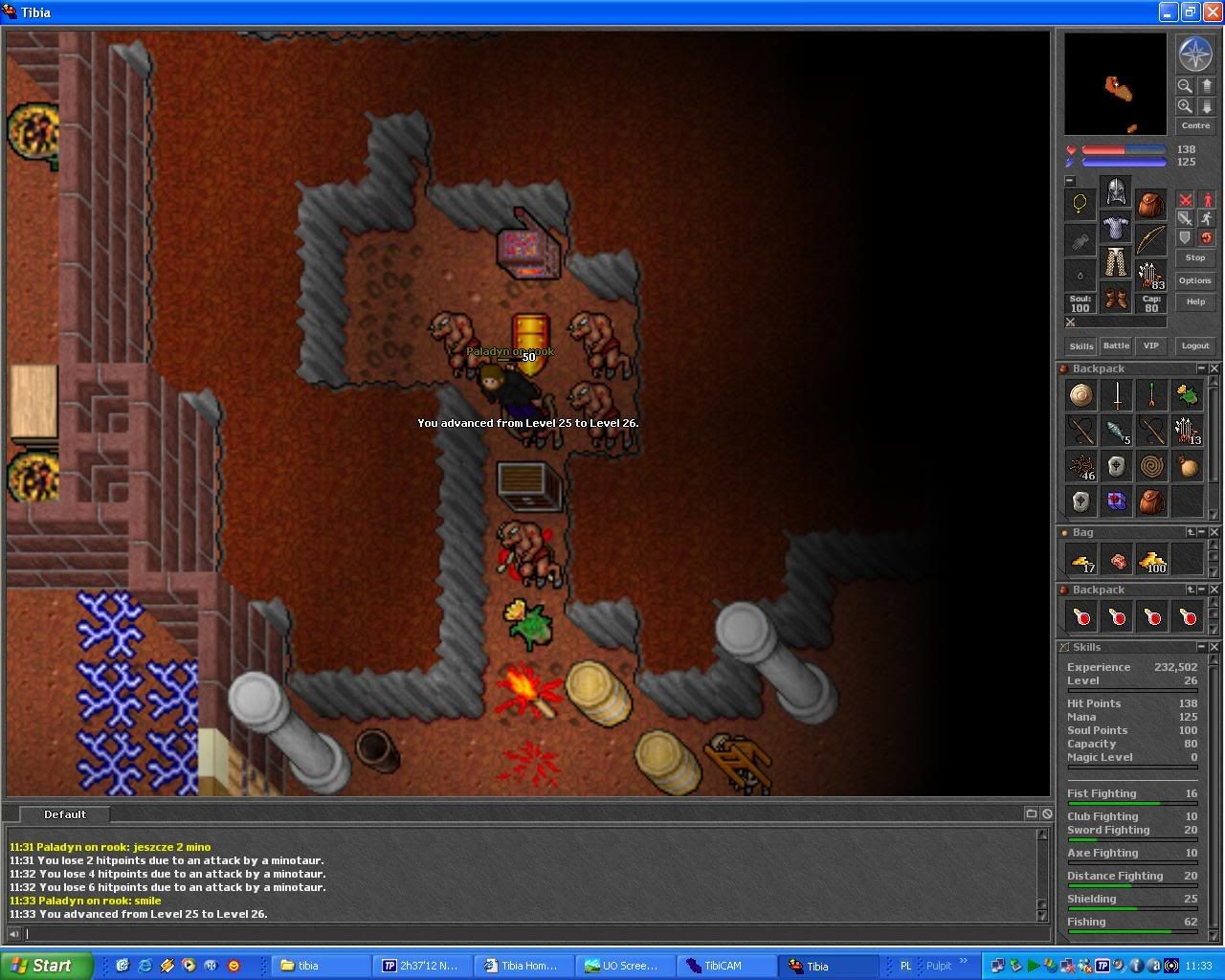Click the Logout button
Viewport: 1225px width, 980px height.
pyautogui.click(x=1195, y=345)
